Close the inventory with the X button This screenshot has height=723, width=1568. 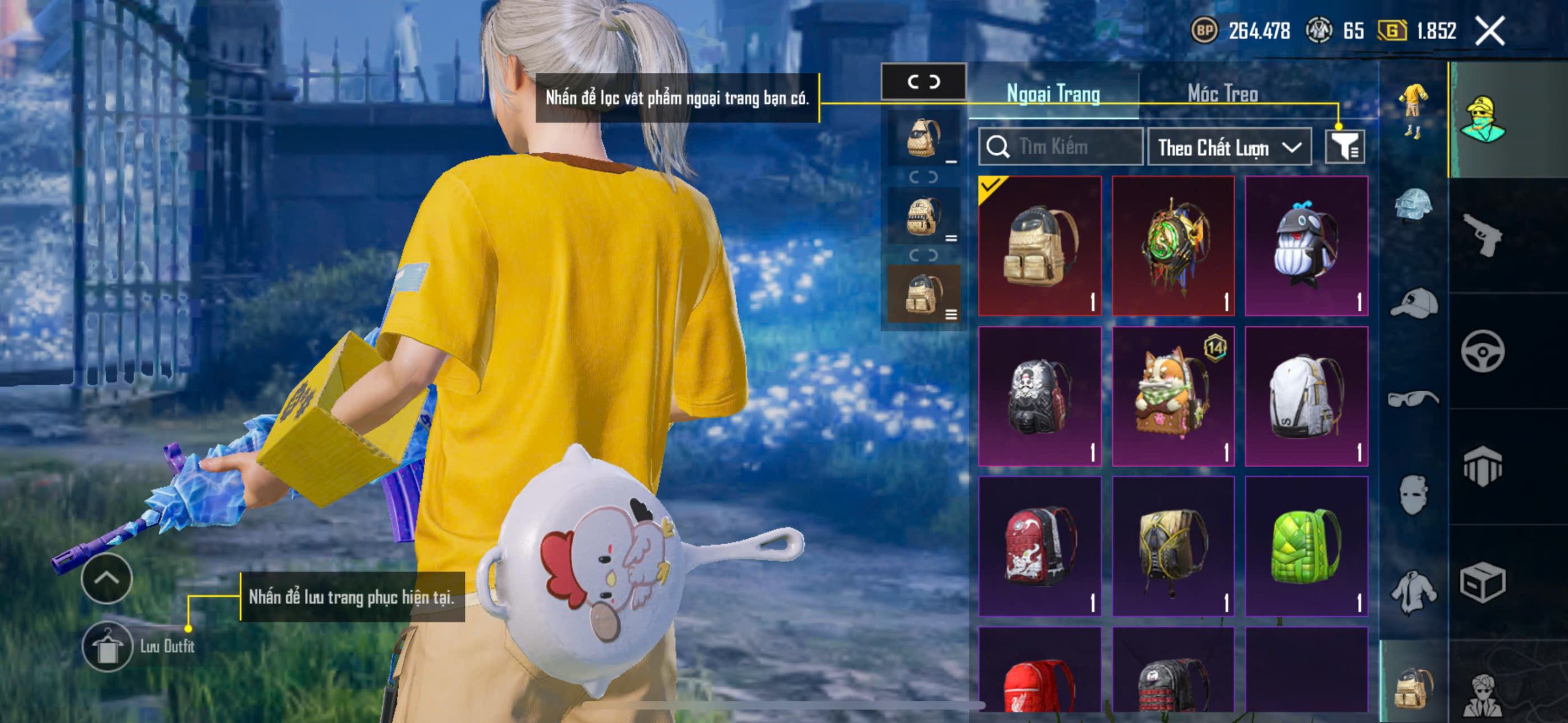pos(1490,31)
